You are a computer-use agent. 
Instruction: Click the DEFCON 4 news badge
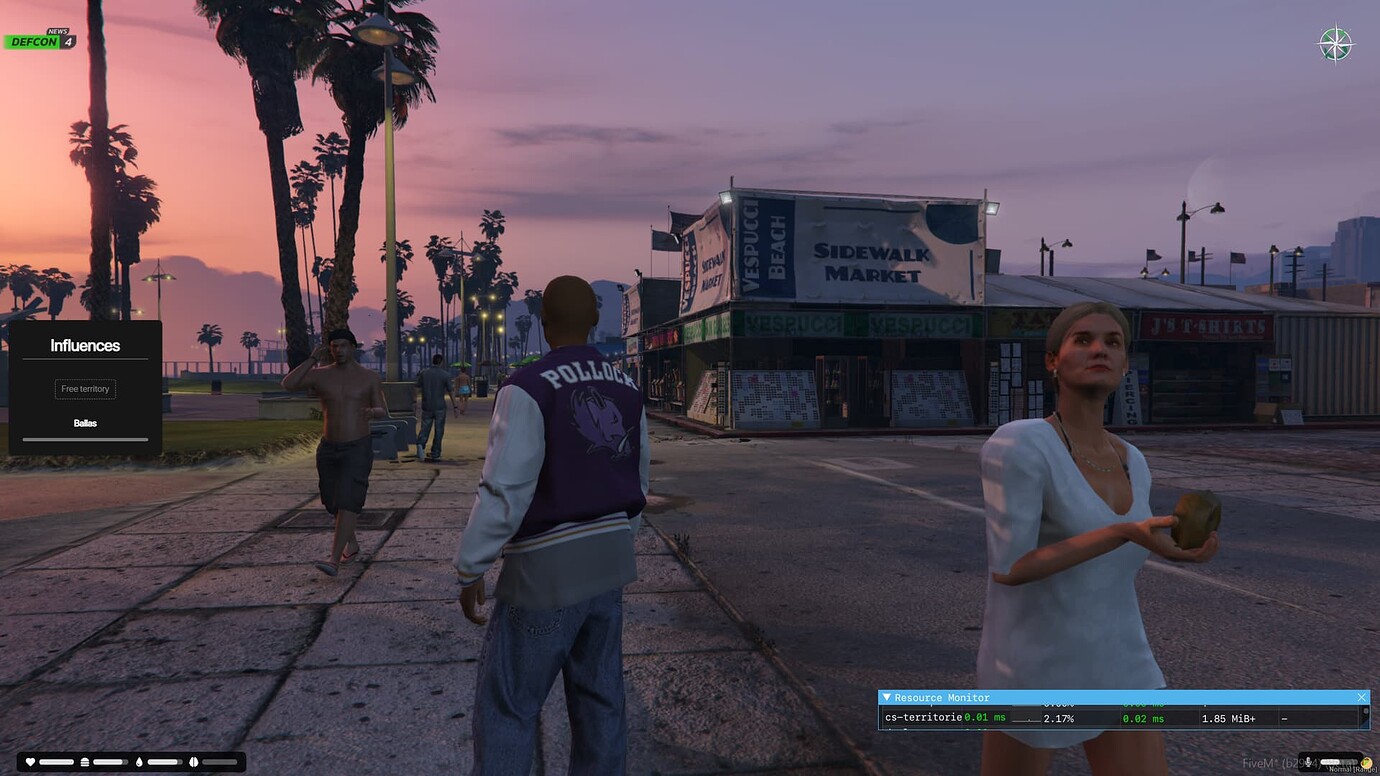point(40,41)
